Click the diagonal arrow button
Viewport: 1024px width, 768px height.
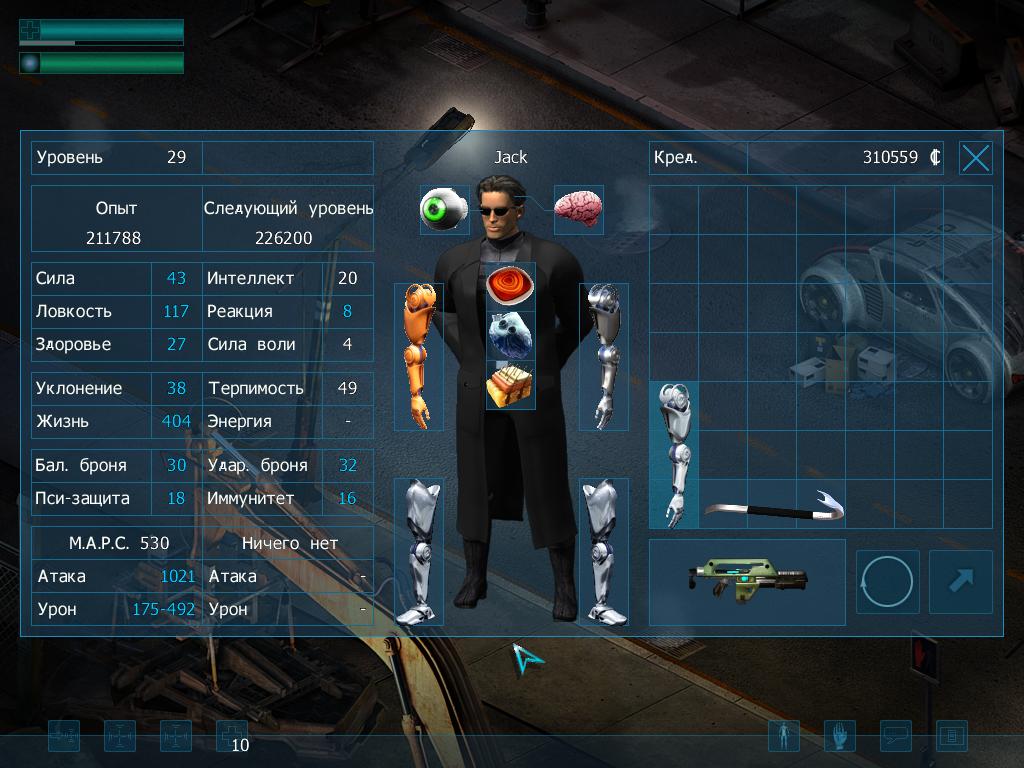pos(960,582)
